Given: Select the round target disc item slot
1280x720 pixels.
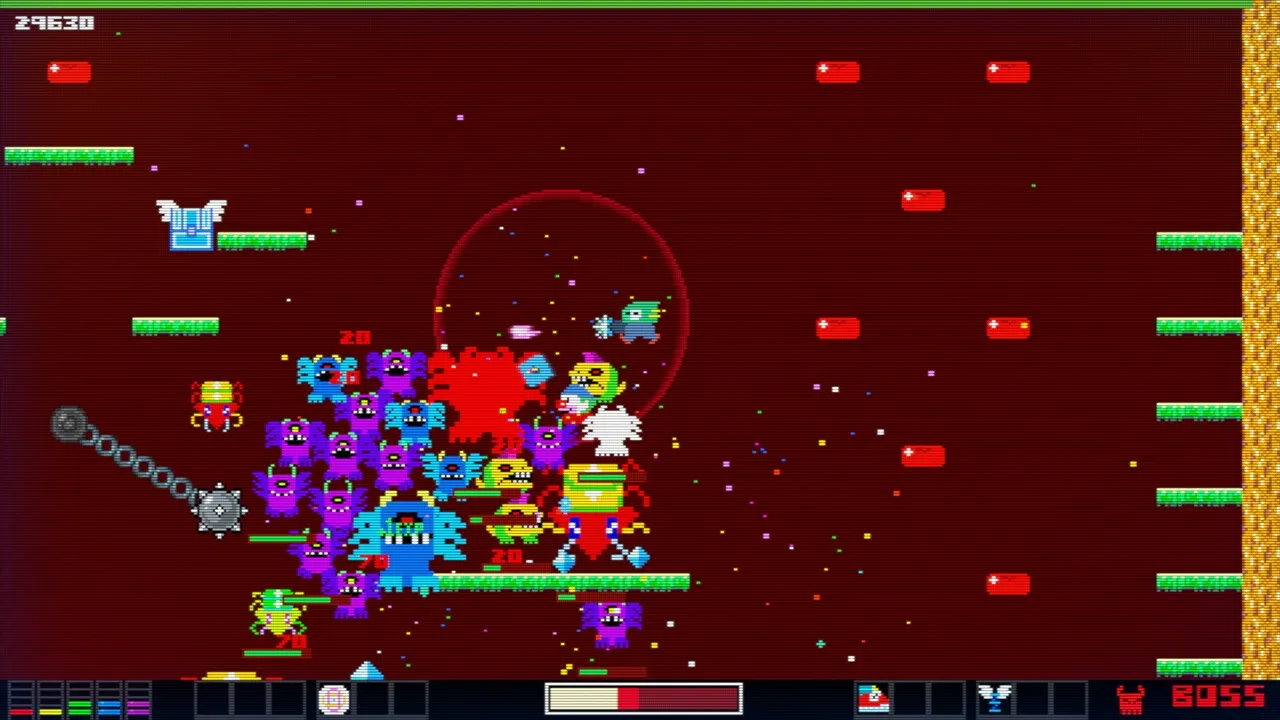Looking at the screenshot, I should click(x=334, y=699).
